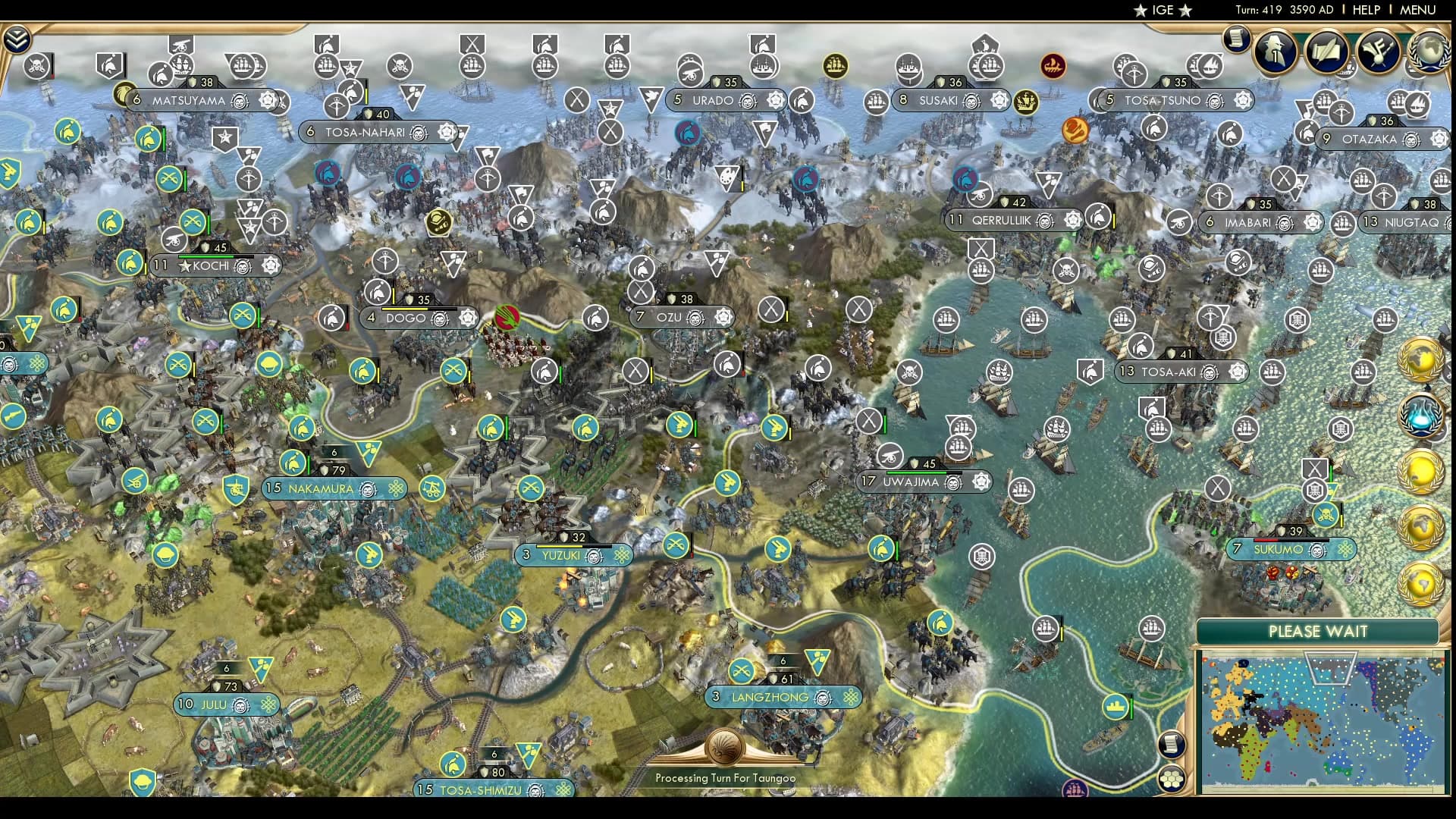Image resolution: width=1456 pixels, height=819 pixels.
Task: Click the glowing blue research notification medallion
Action: coord(1422,414)
